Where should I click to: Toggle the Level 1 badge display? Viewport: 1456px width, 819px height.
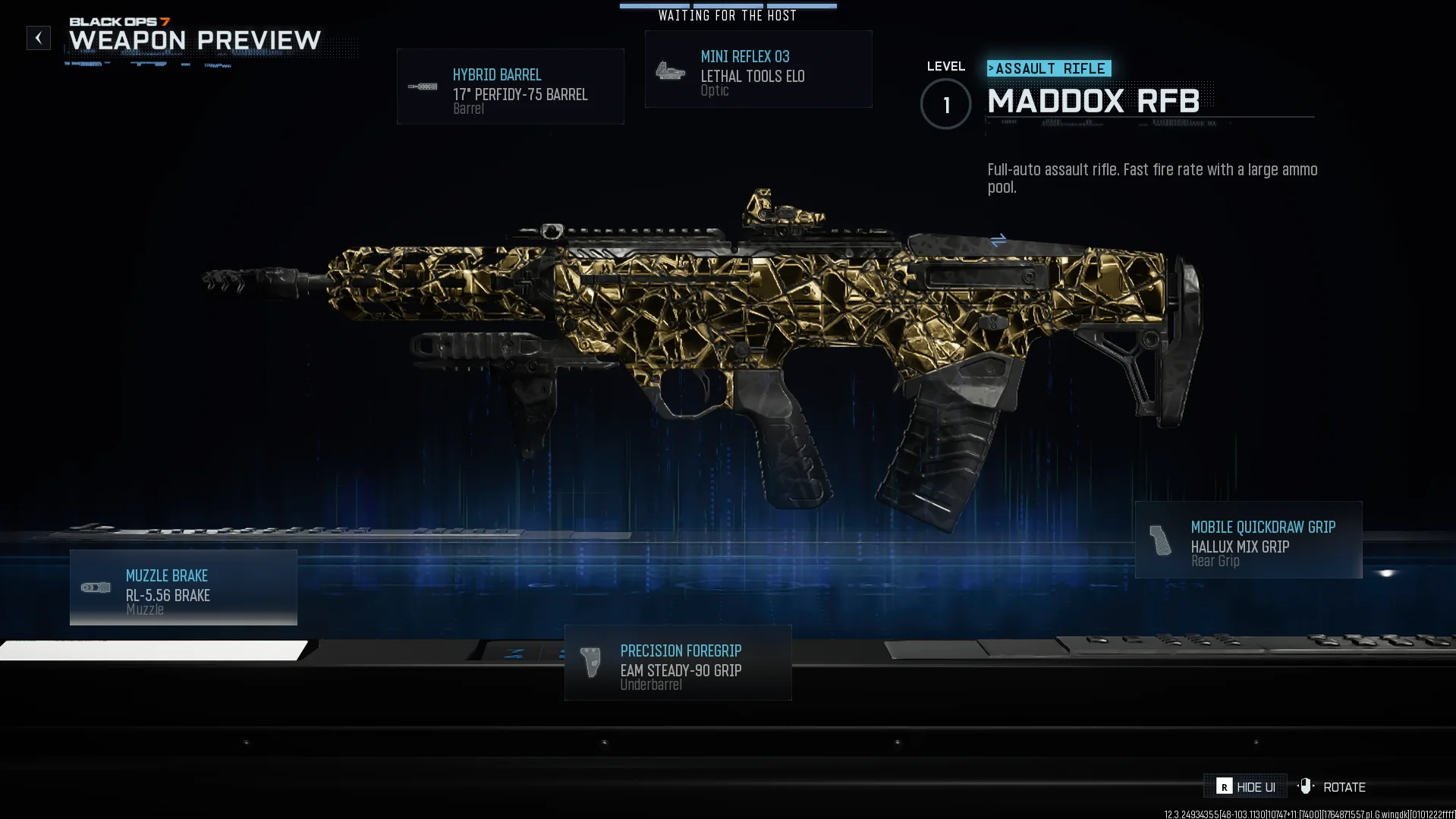pyautogui.click(x=945, y=104)
